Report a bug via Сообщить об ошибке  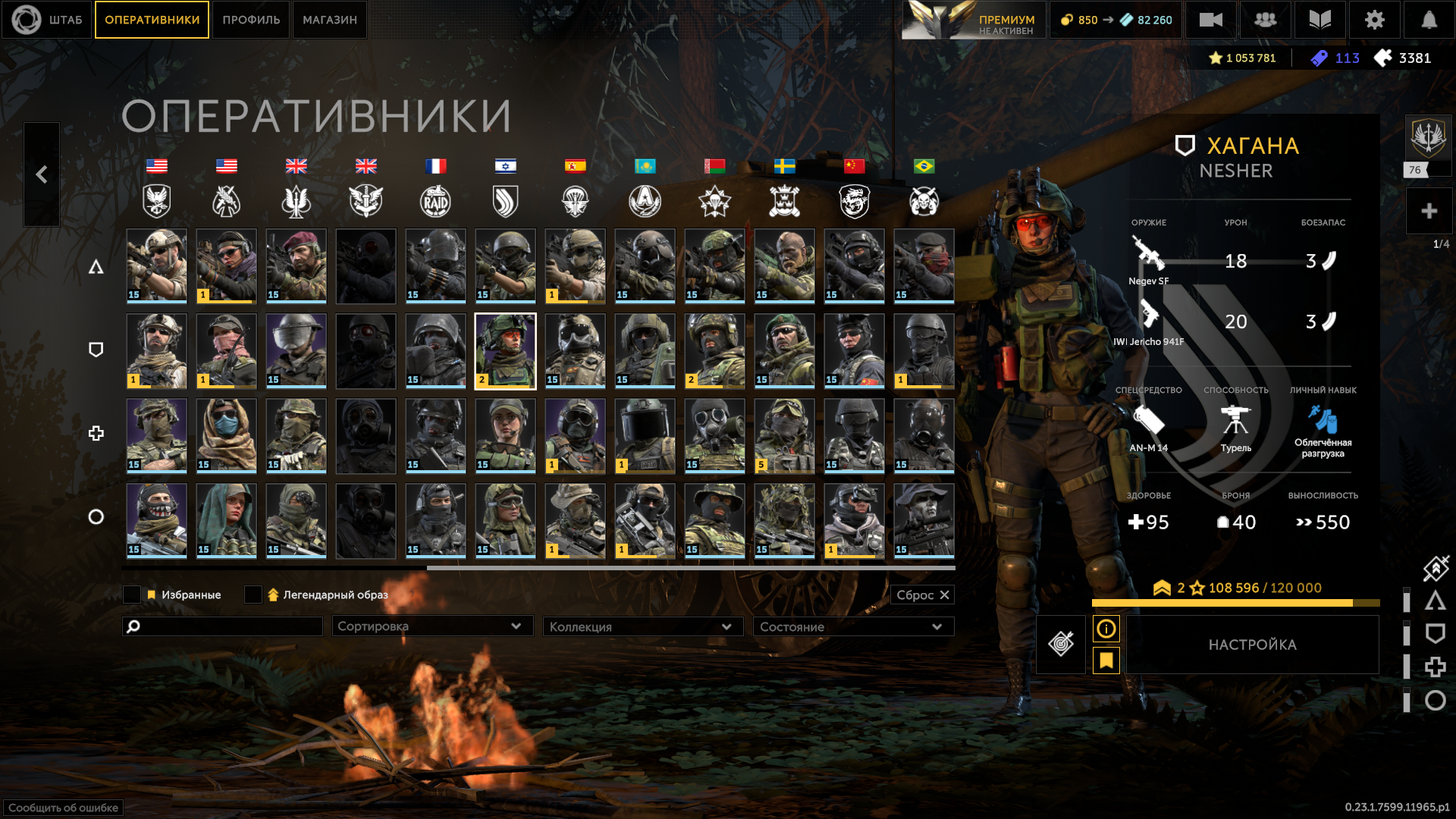tap(64, 808)
